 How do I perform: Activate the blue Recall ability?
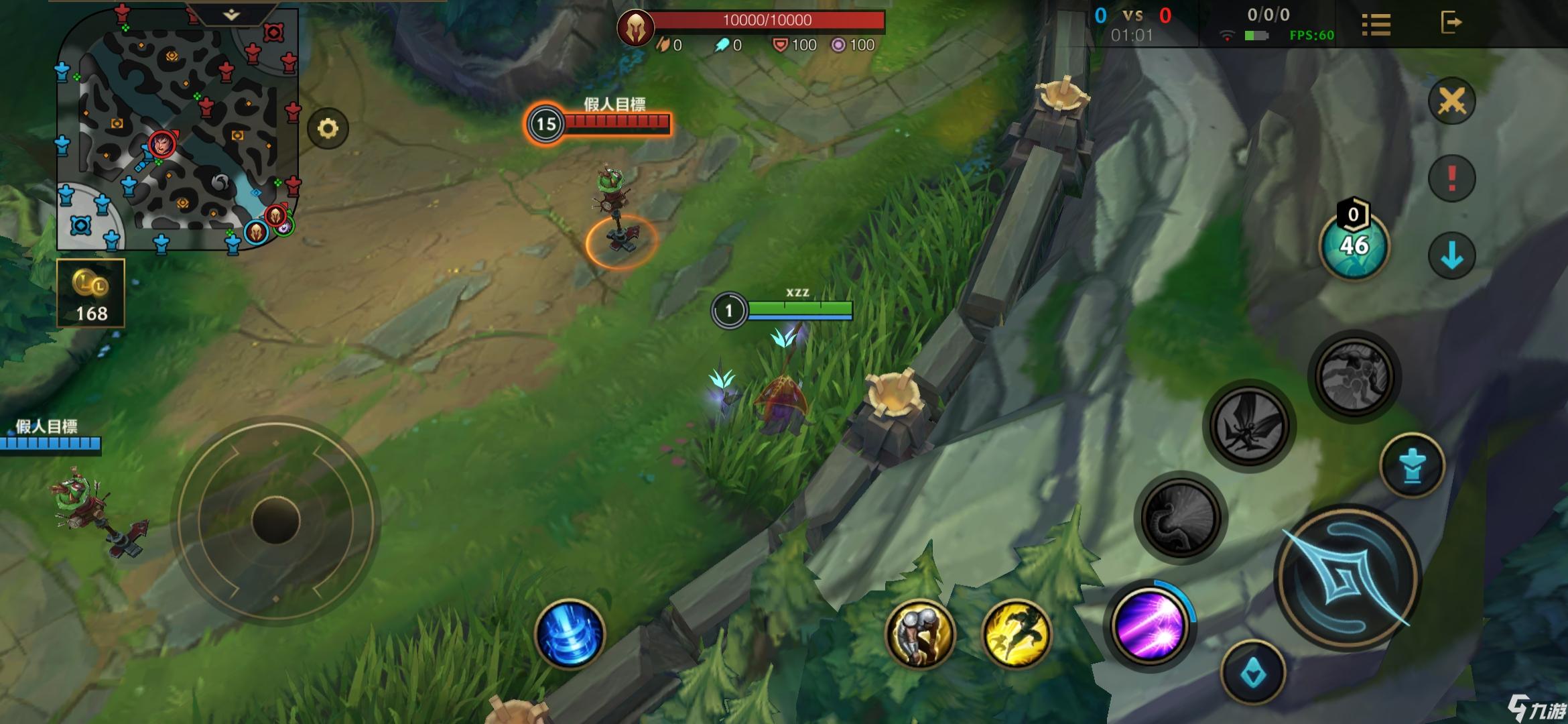tap(570, 634)
